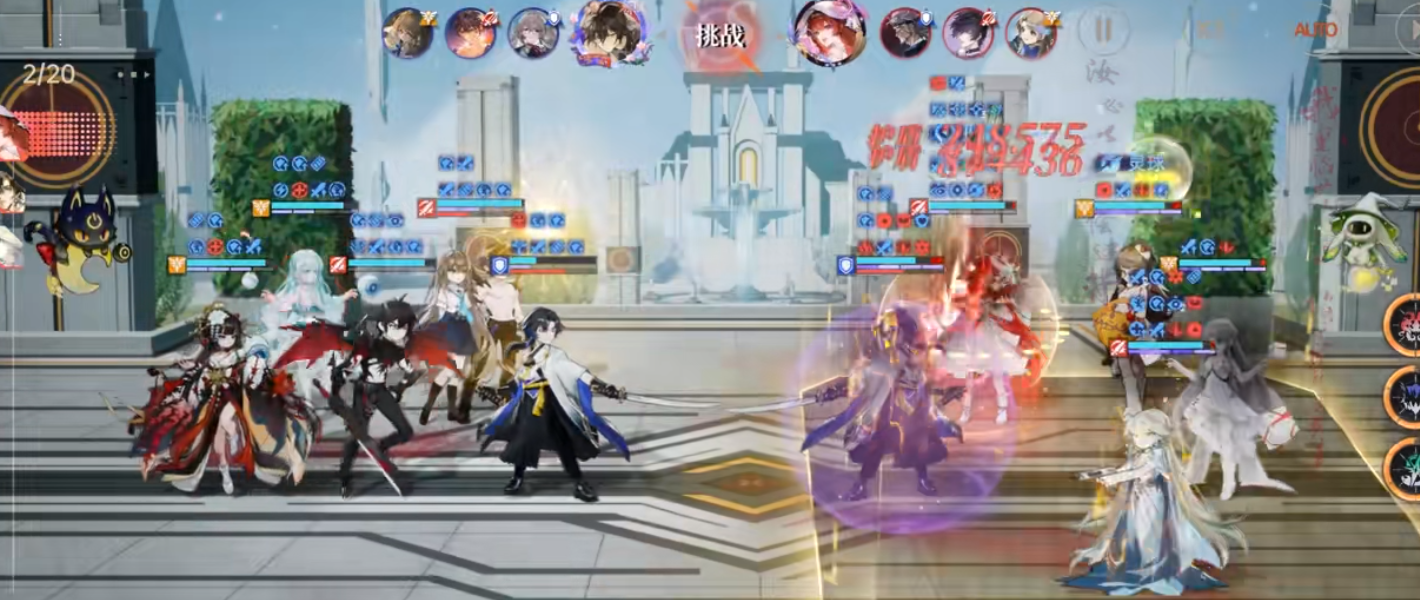The image size is (1420, 600).
Task: Pause the battle
Action: pyautogui.click(x=1103, y=30)
